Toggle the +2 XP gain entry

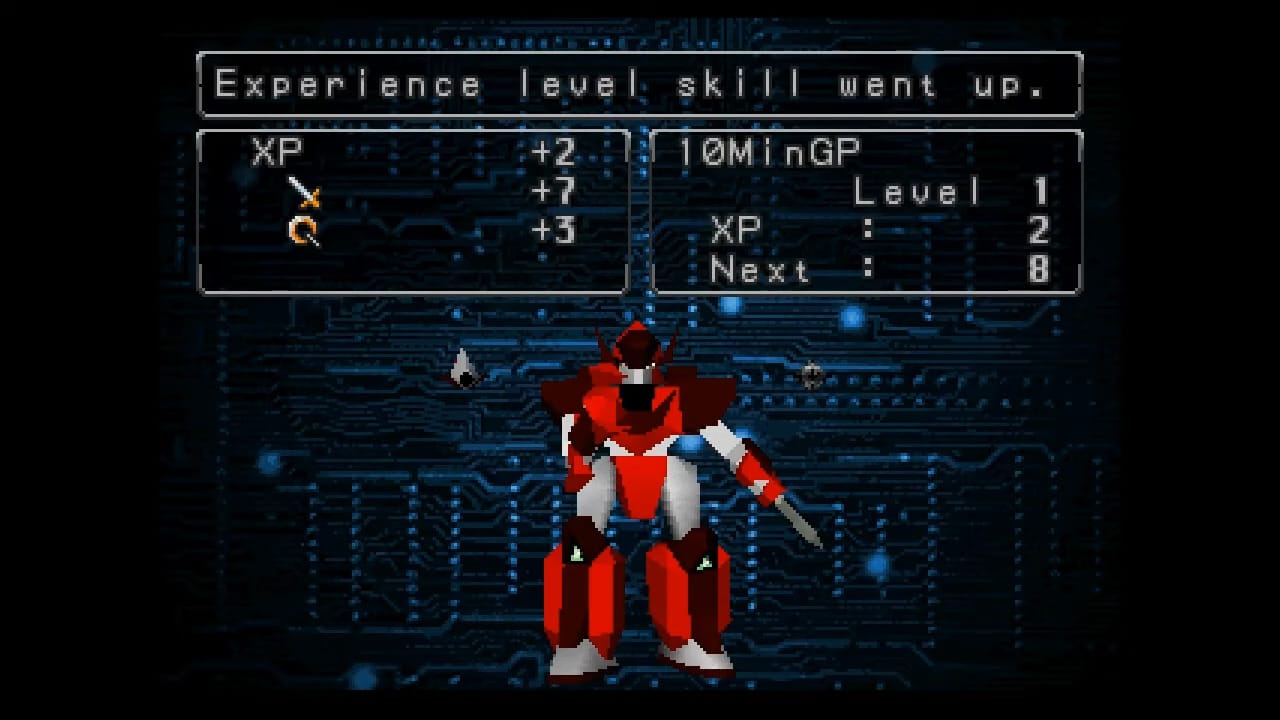pyautogui.click(x=555, y=152)
